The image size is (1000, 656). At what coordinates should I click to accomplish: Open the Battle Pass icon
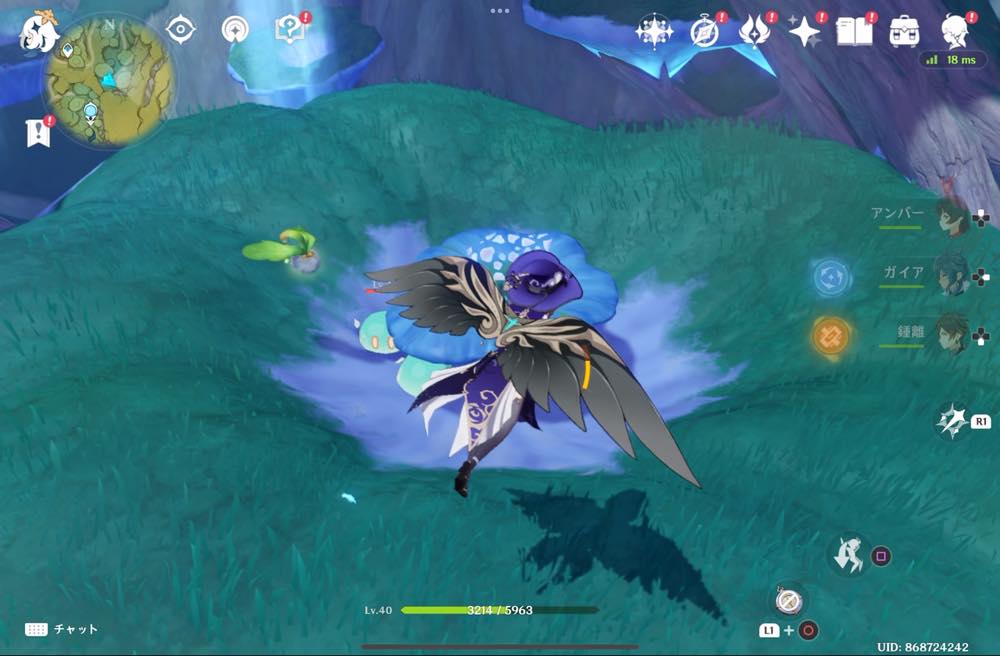[x=753, y=31]
